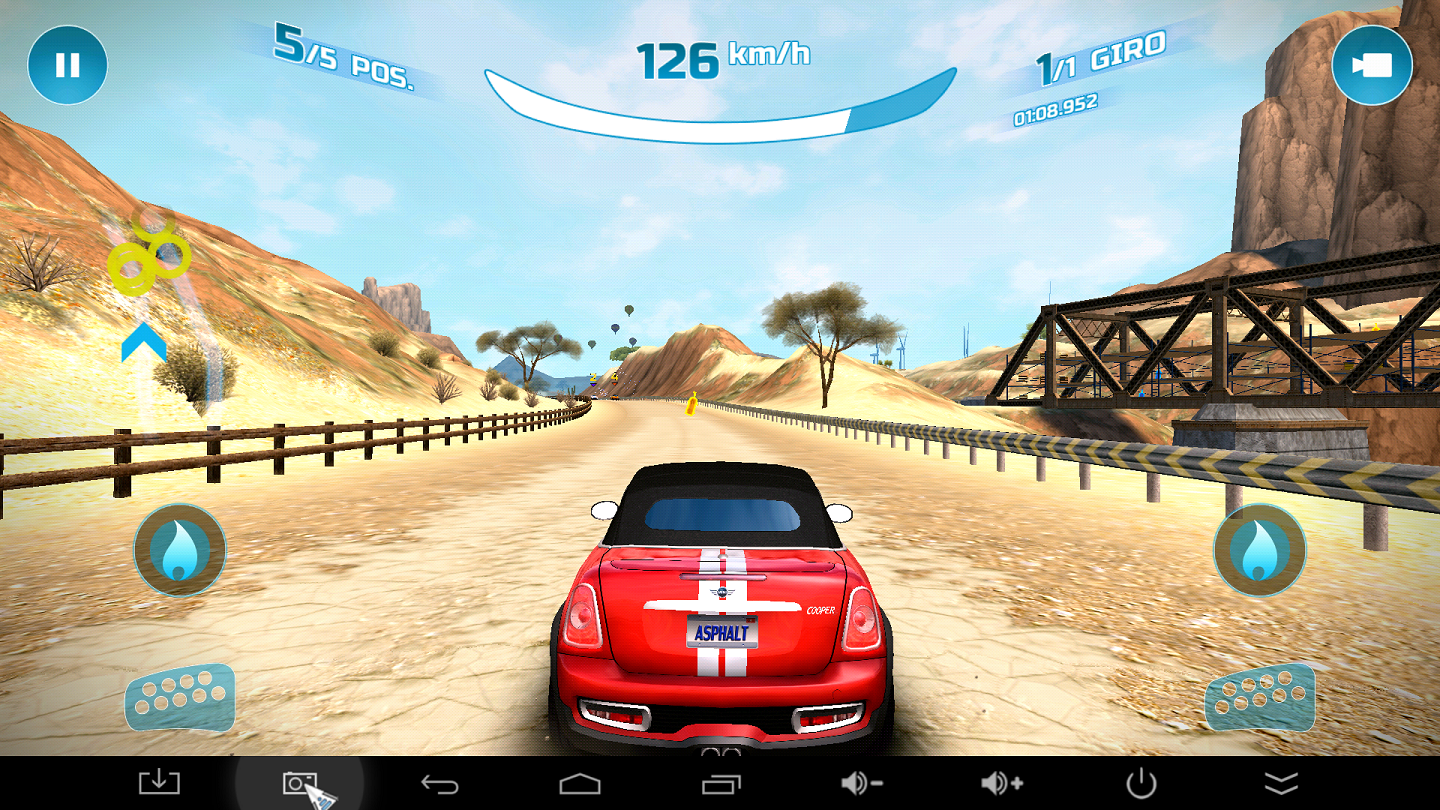The height and width of the screenshot is (810, 1440).
Task: Lower the volume
Action: coord(861,783)
